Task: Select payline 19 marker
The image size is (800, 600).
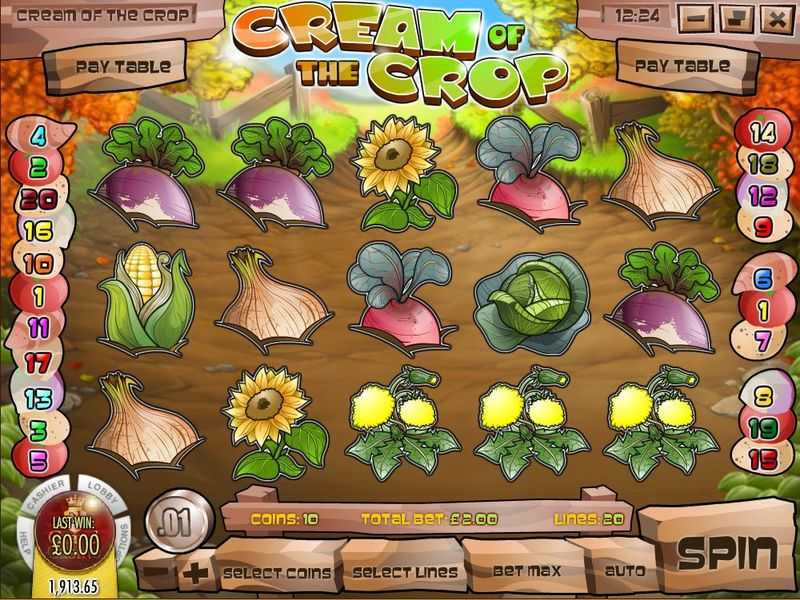Action: [x=763, y=428]
